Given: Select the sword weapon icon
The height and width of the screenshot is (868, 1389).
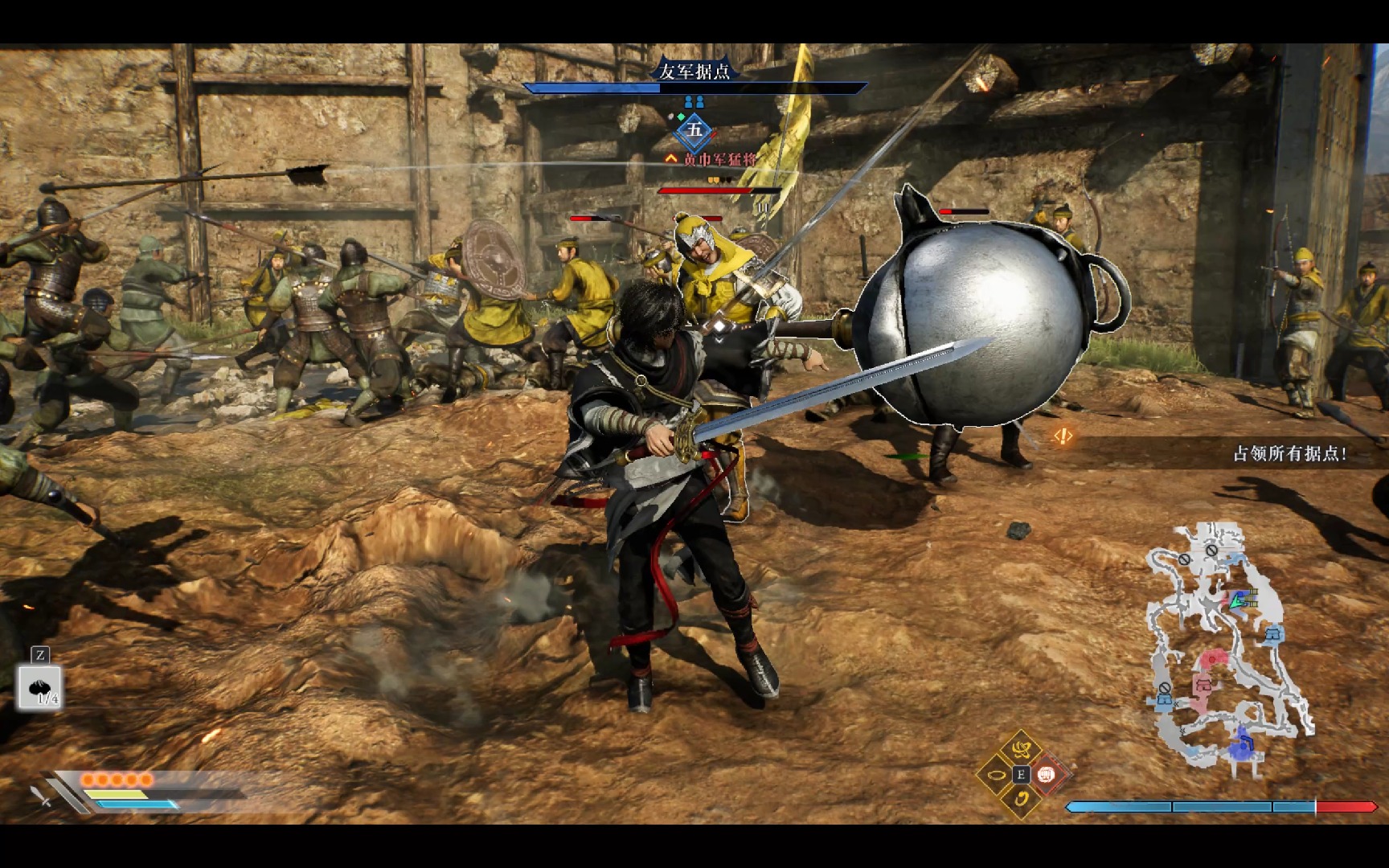Looking at the screenshot, I should click(x=42, y=796).
